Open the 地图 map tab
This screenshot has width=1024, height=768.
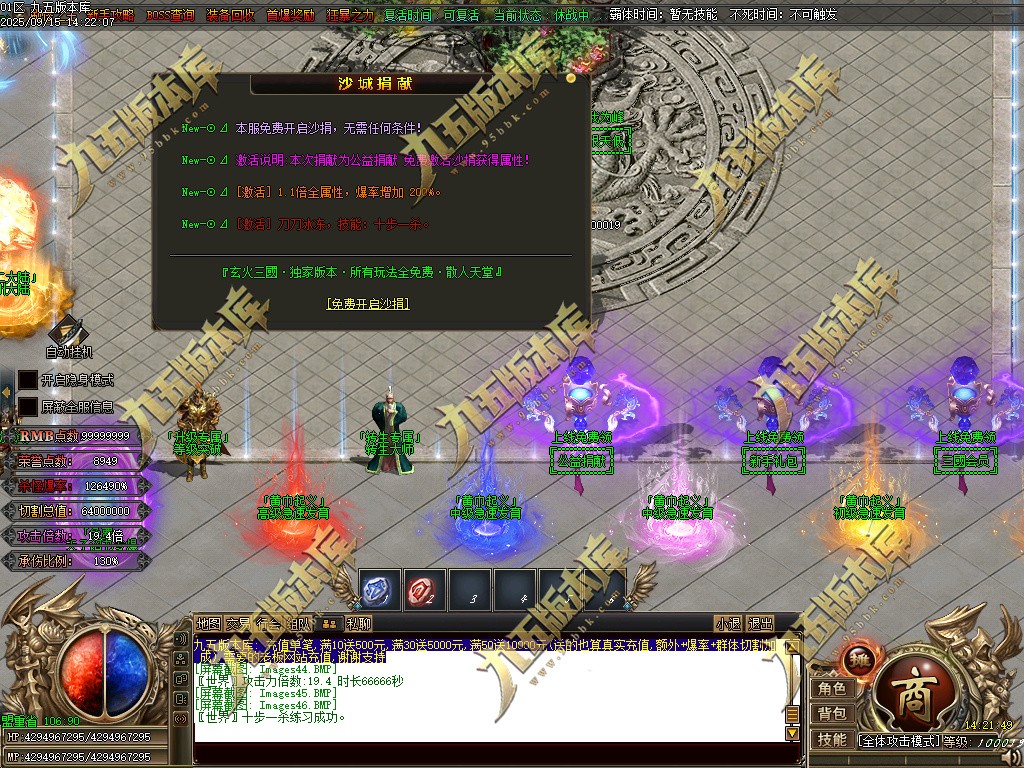[208, 623]
